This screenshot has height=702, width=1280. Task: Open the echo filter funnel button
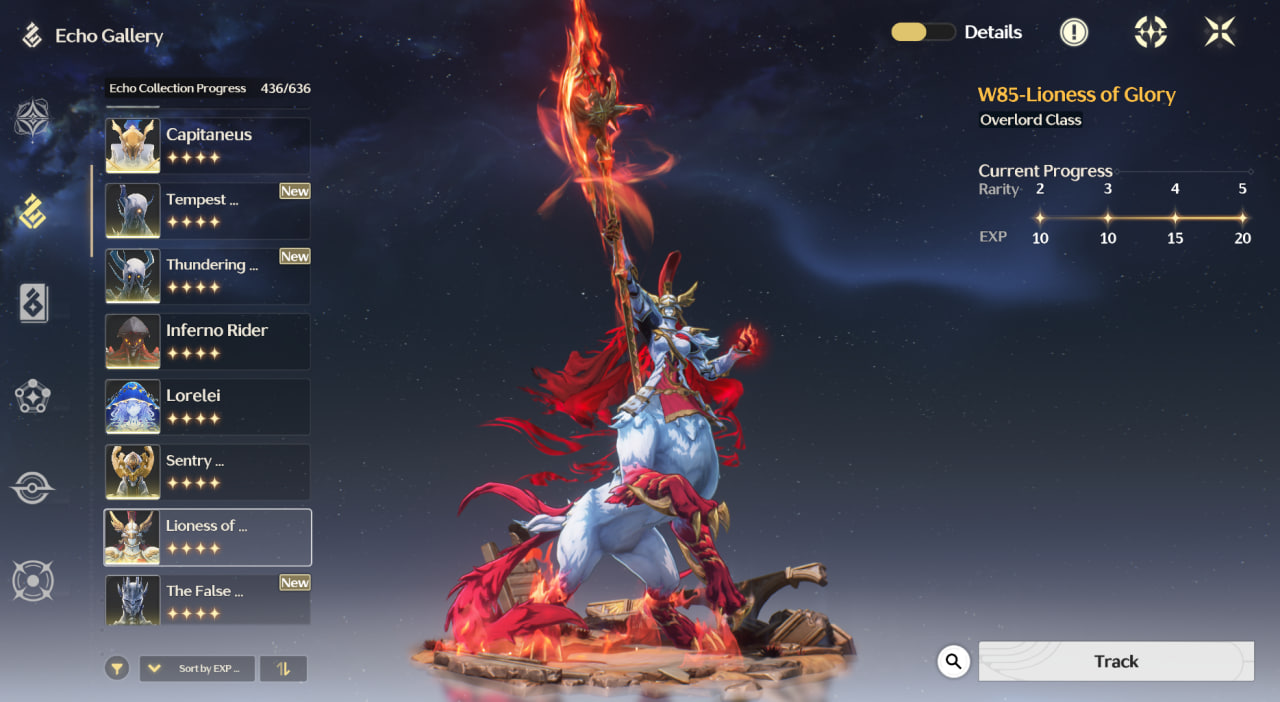pyautogui.click(x=118, y=668)
